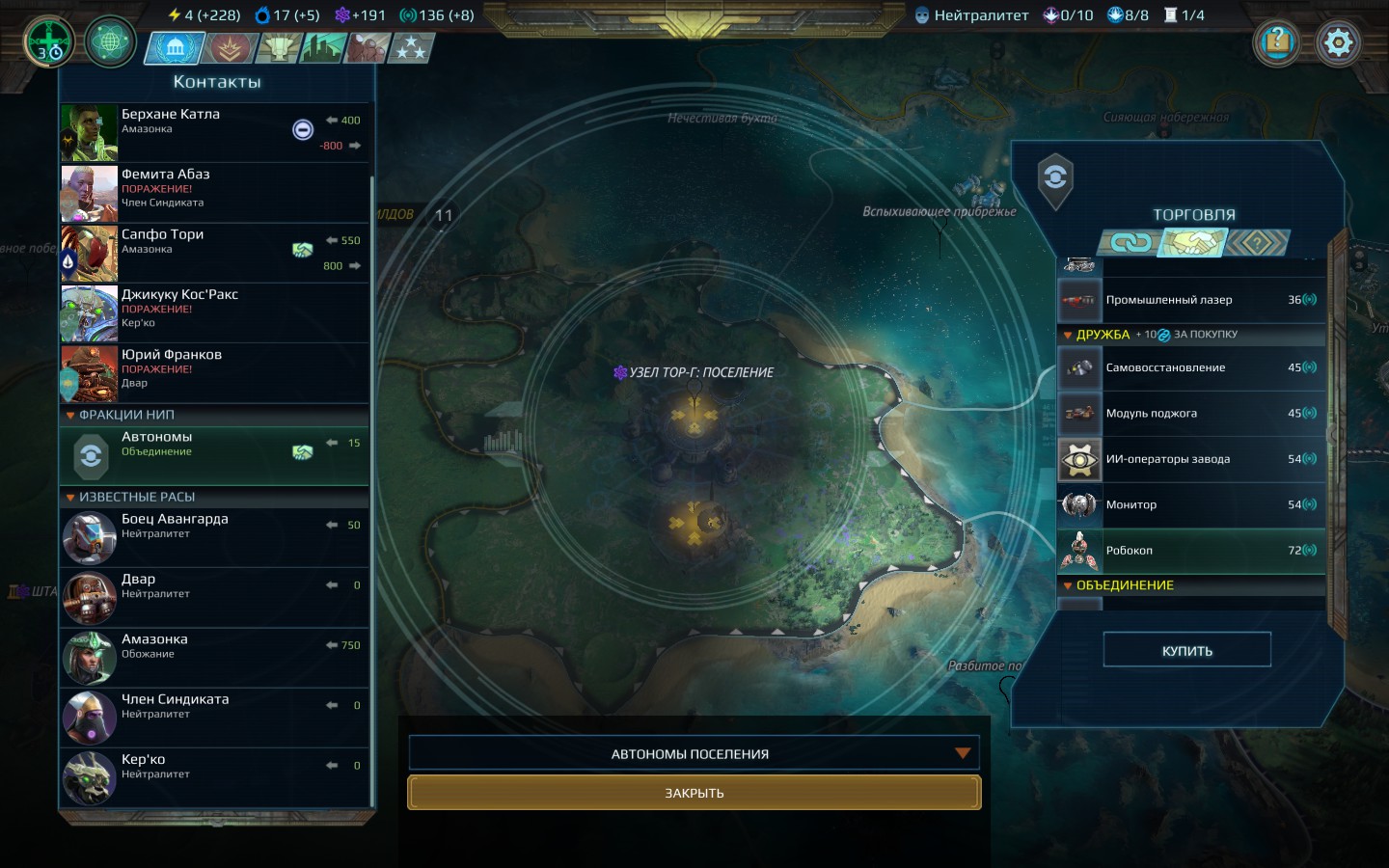The image size is (1389, 868).
Task: Switch to the chain-link relations tab
Action: coord(1130,243)
